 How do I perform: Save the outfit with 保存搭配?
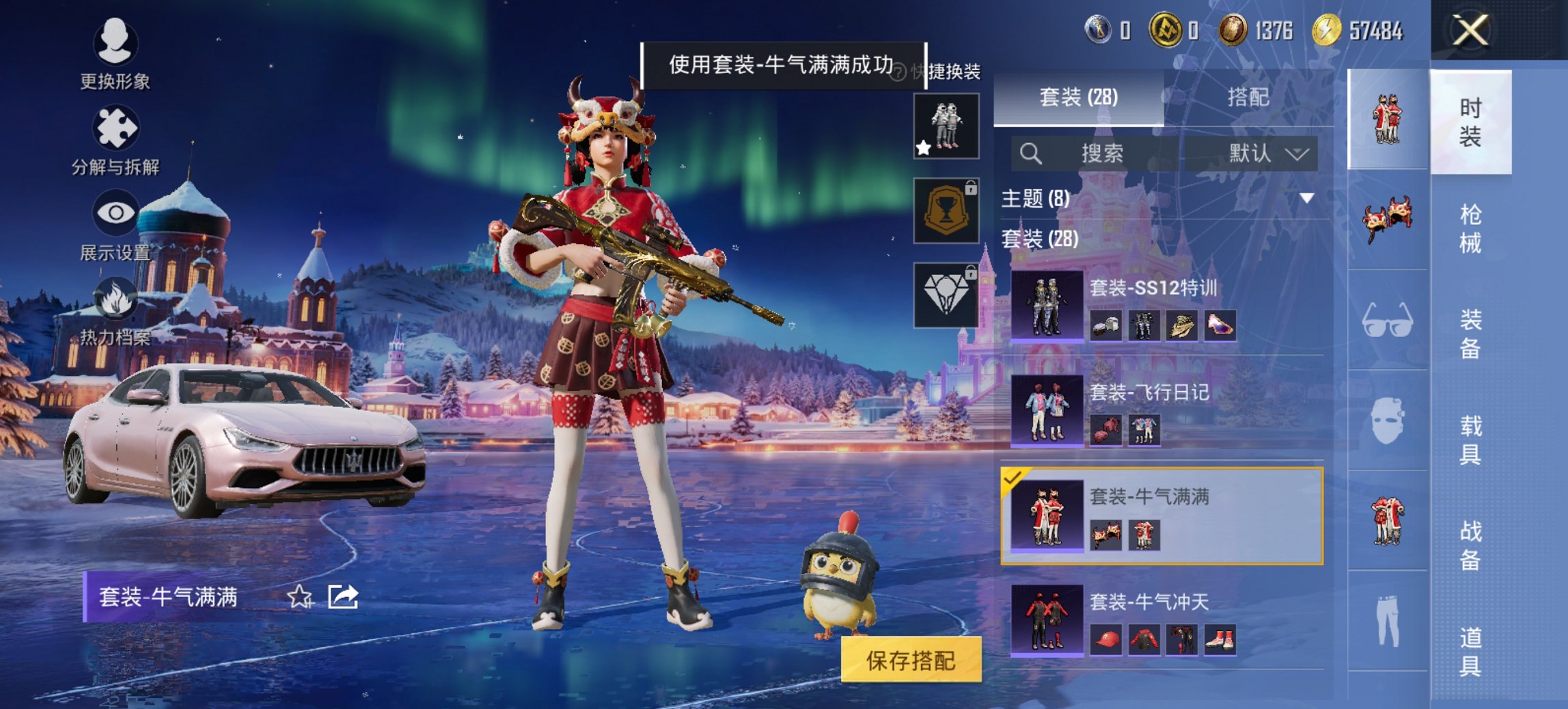click(x=911, y=660)
